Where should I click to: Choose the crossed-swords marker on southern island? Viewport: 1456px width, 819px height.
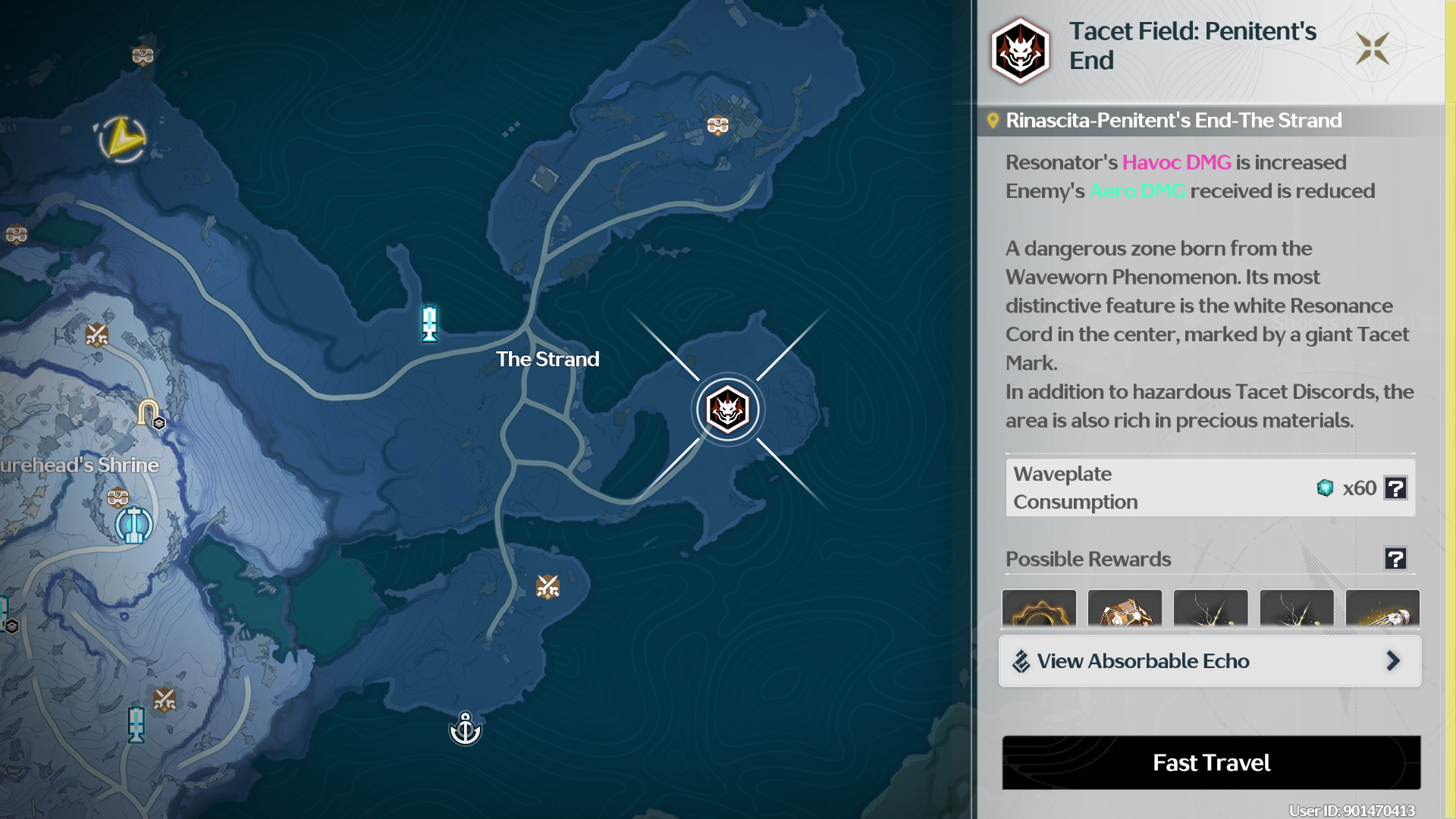(548, 586)
